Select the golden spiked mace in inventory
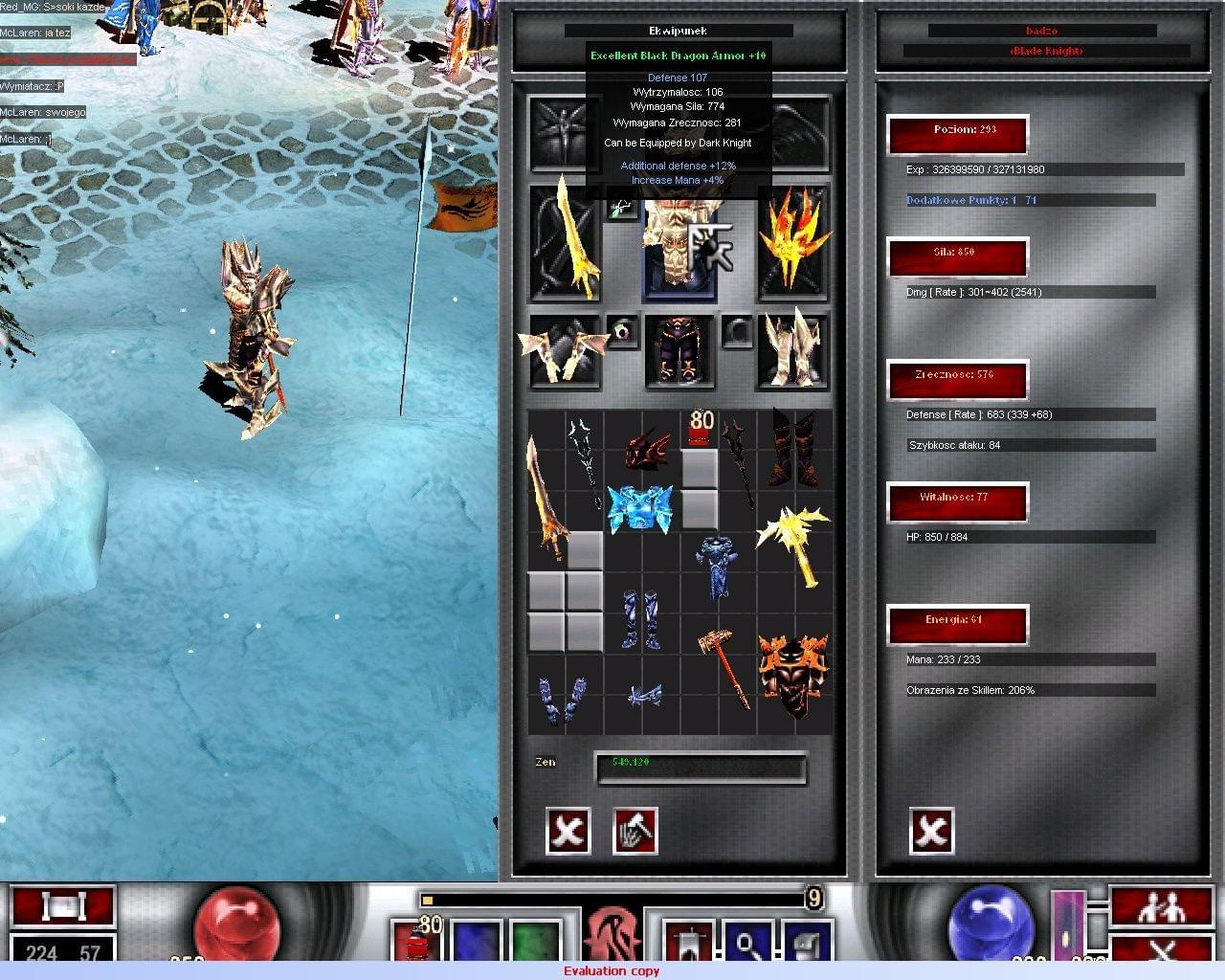Viewport: 1225px width, 980px height. 793,541
